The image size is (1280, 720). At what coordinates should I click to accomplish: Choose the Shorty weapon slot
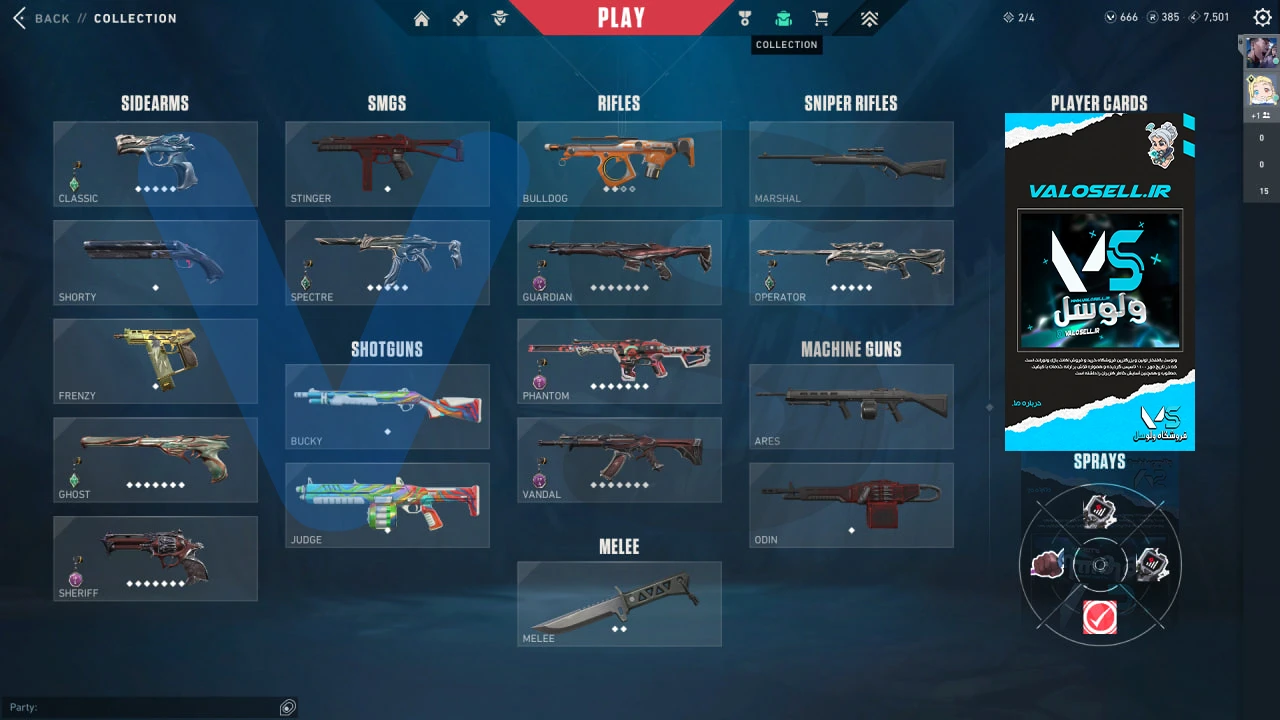point(155,262)
